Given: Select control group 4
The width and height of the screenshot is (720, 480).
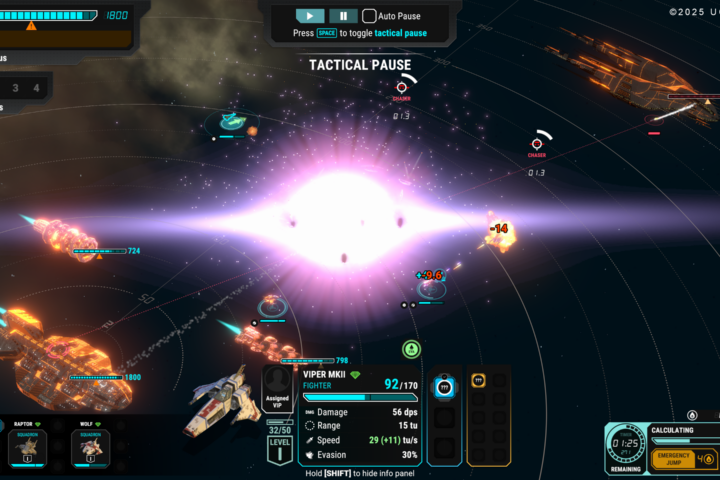Looking at the screenshot, I should click(x=36, y=88).
